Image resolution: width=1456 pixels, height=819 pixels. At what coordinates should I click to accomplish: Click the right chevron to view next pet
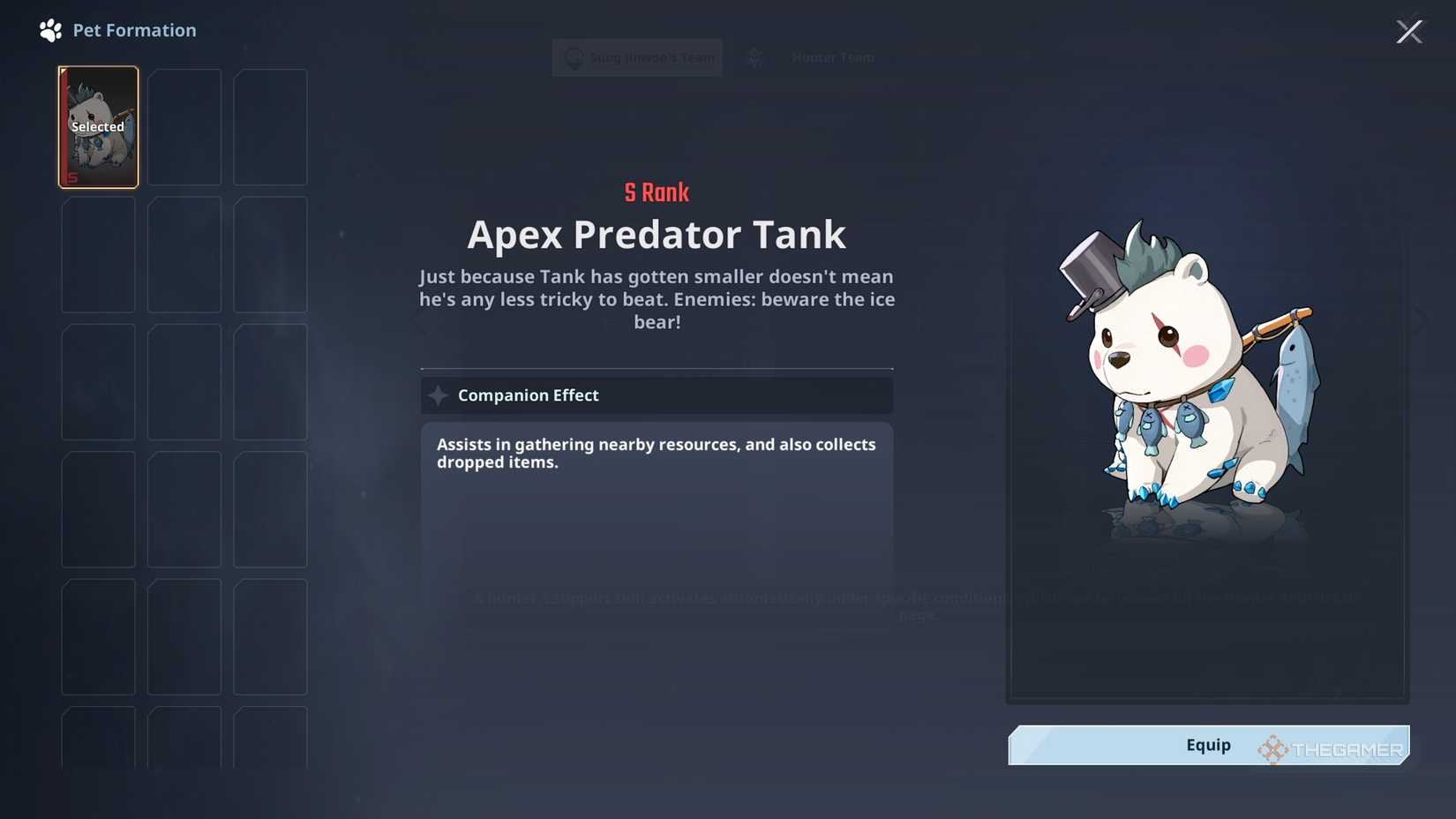(x=1418, y=320)
